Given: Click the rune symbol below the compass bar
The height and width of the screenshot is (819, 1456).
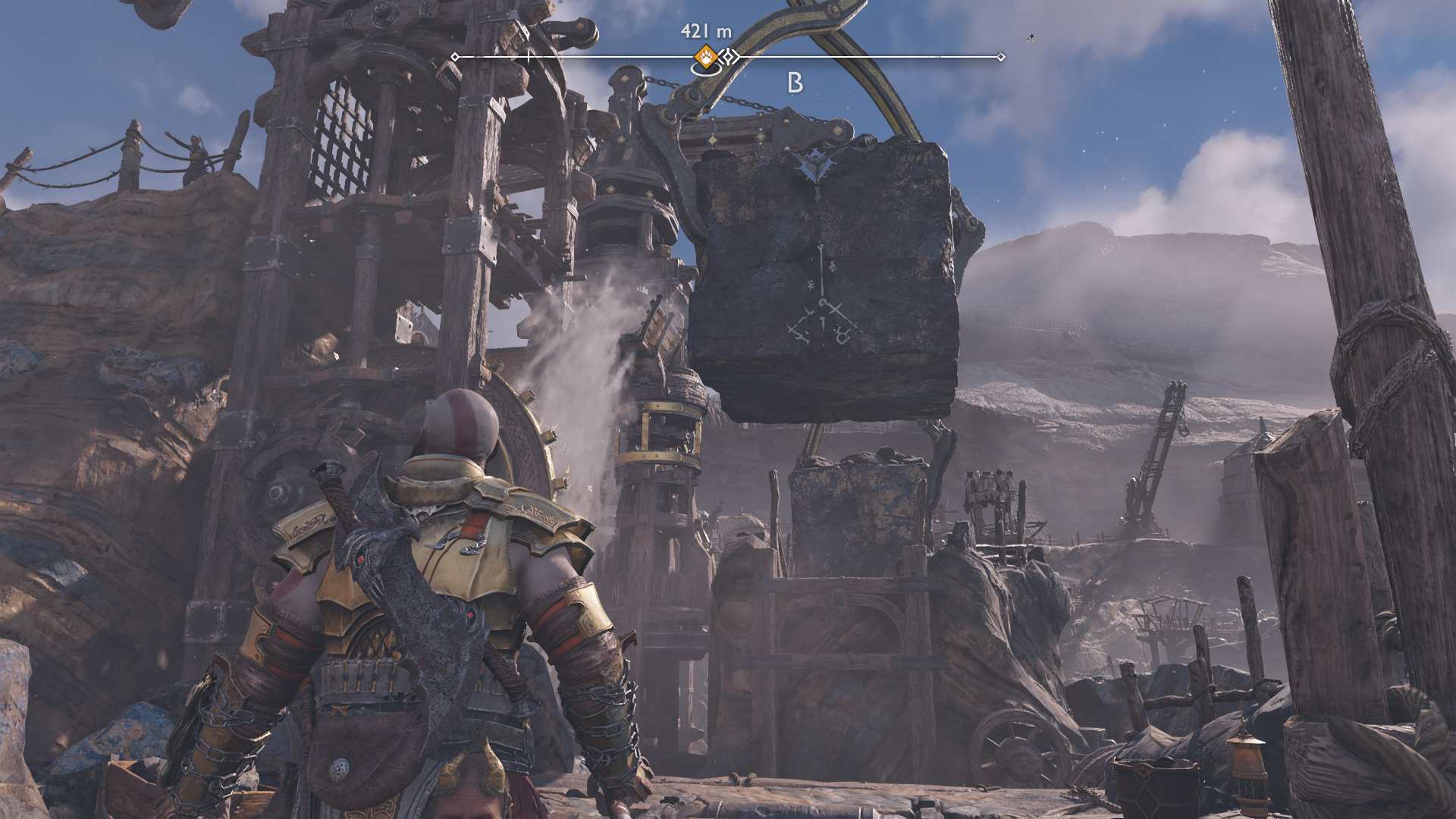Looking at the screenshot, I should click(795, 83).
